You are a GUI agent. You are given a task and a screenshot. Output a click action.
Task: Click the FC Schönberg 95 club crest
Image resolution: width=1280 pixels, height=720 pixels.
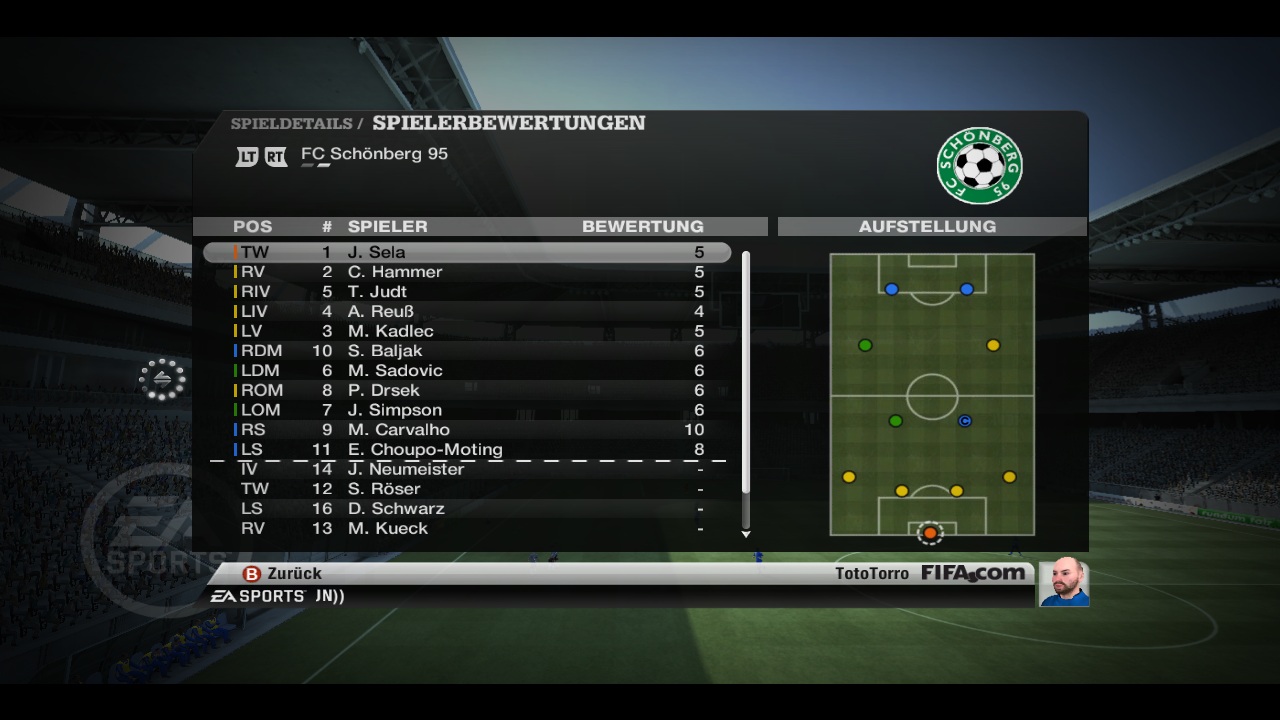point(979,164)
